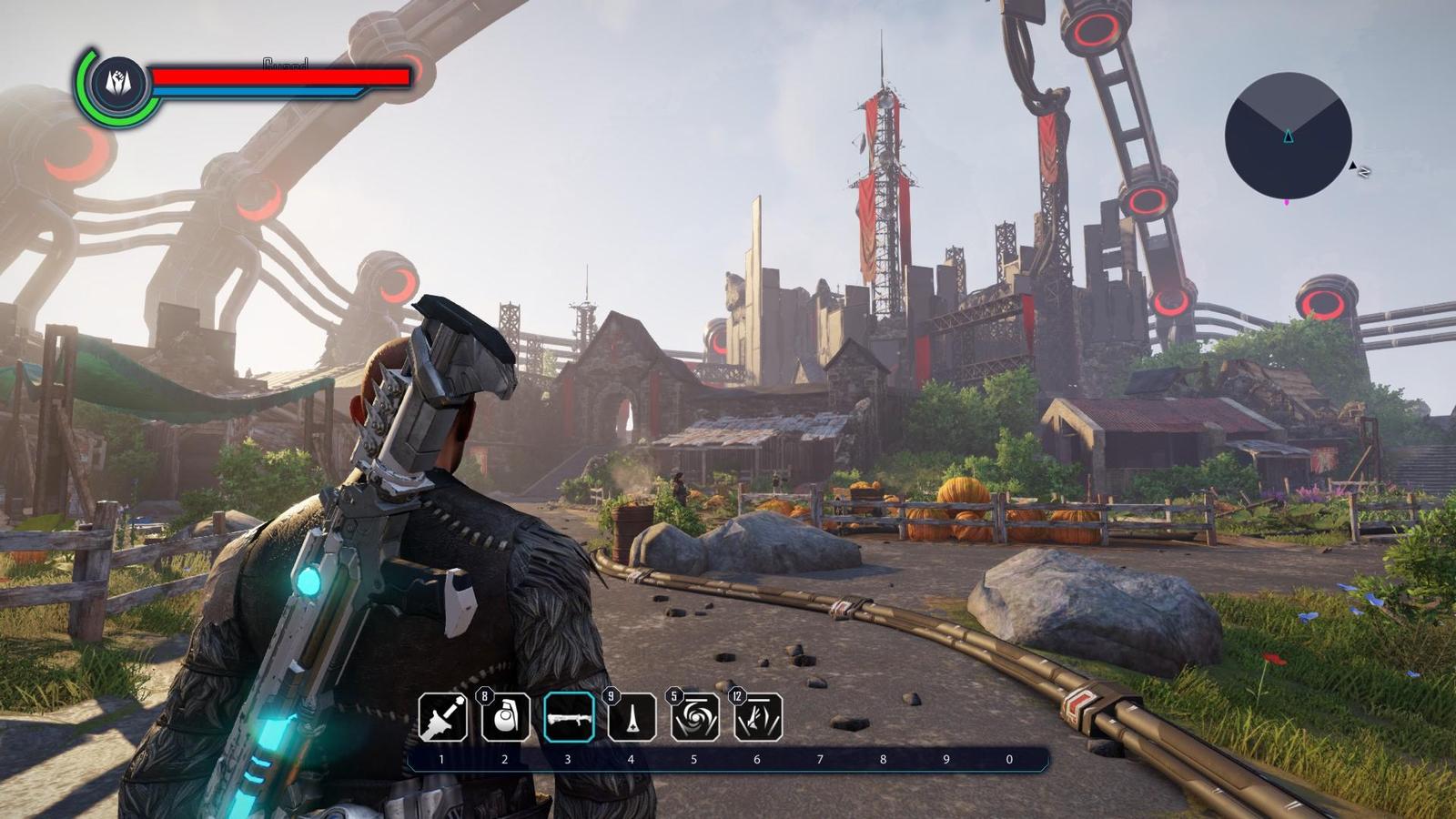Activate the swirling vortex ability
1456x819 pixels.
point(695,717)
